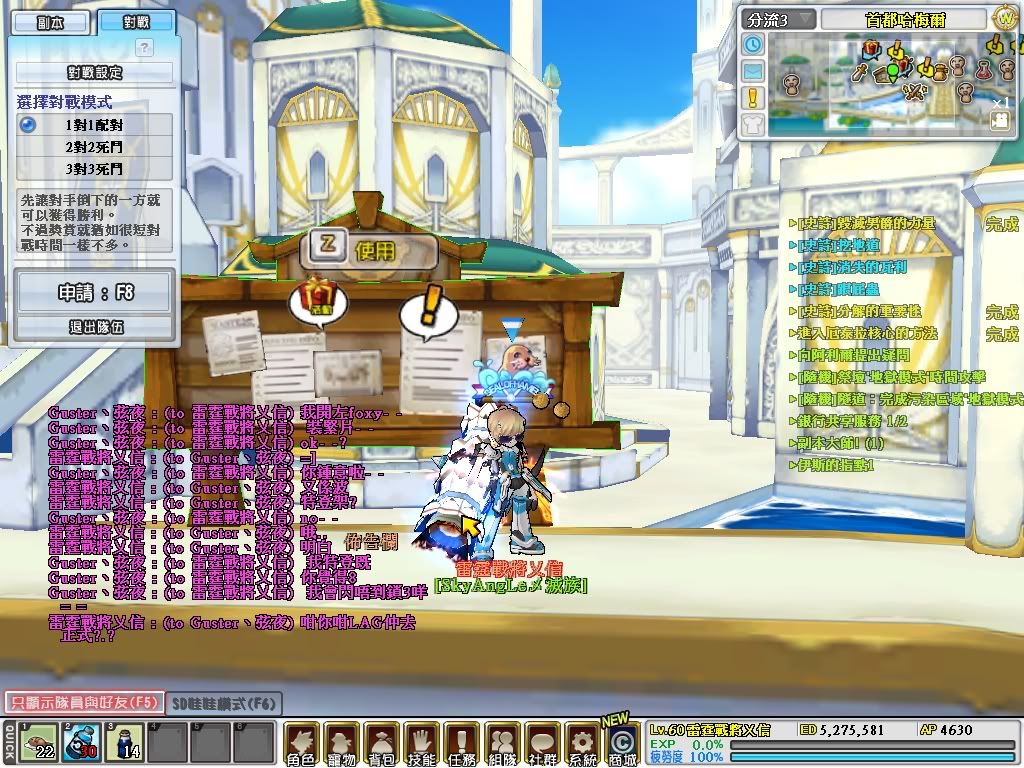The height and width of the screenshot is (768, 1024).
Task: Open the 背包 inventory bag
Action: (x=381, y=744)
